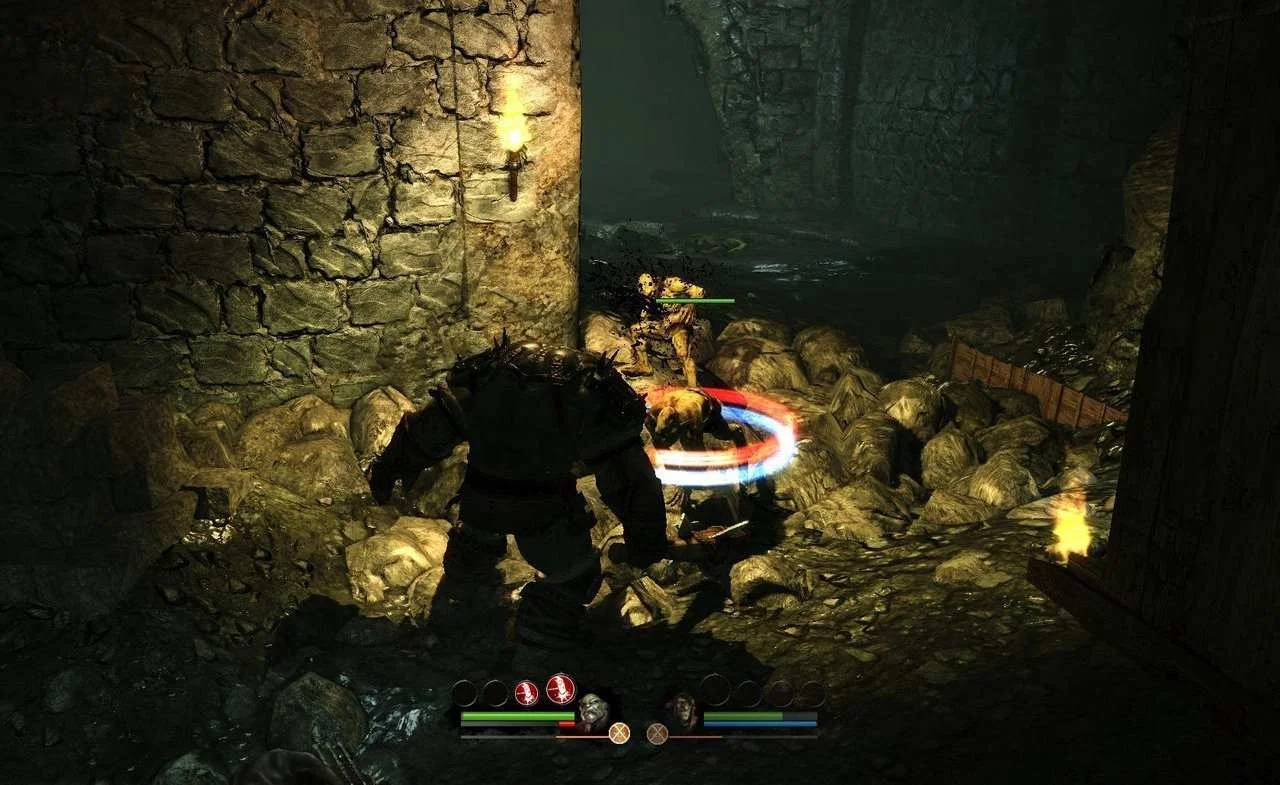Click the crossed-weapons icon under the orc portrait

click(620, 733)
